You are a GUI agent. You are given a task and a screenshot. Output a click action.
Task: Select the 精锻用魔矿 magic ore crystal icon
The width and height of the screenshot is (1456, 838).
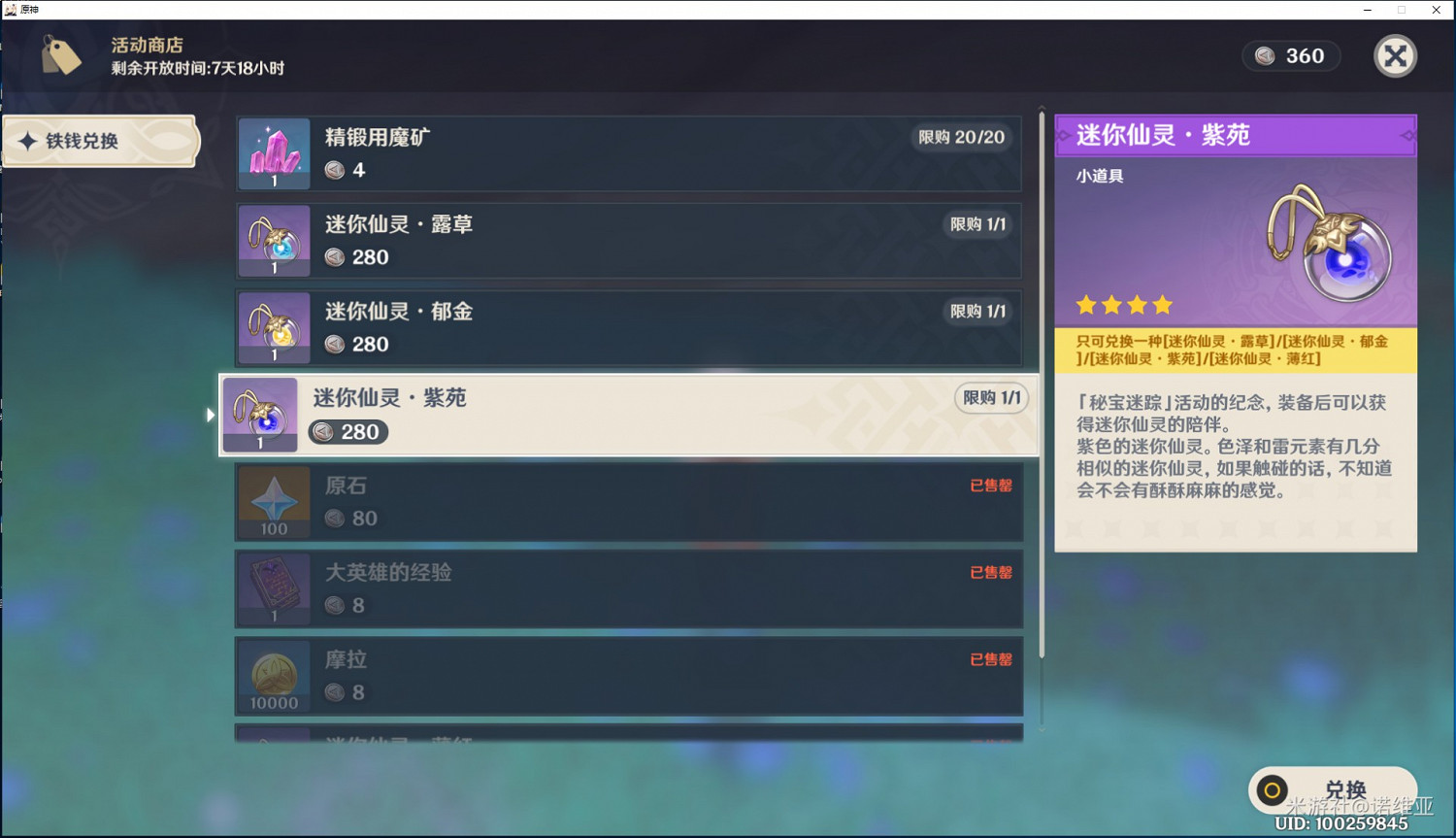click(273, 151)
